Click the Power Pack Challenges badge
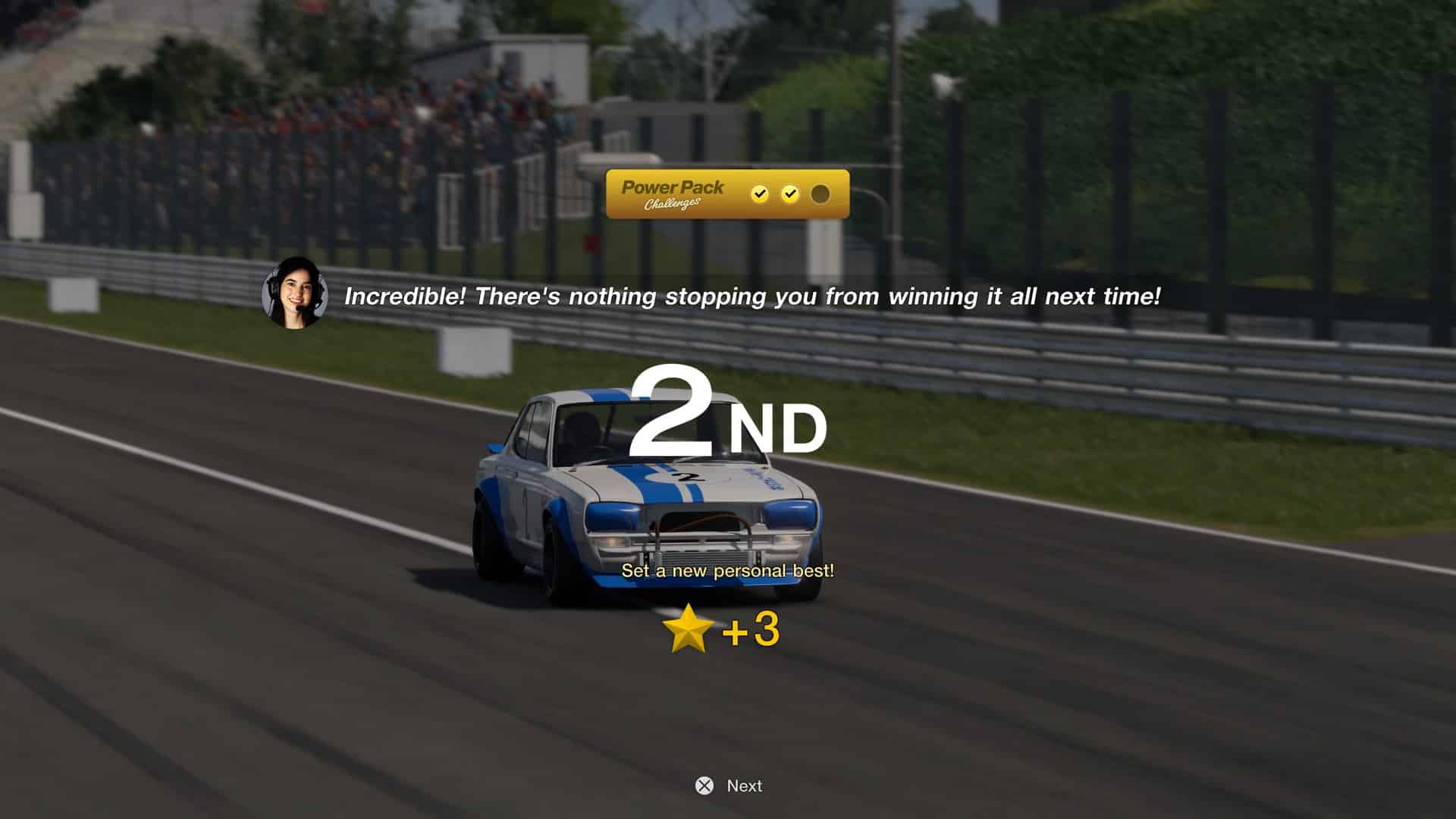 pos(726,194)
